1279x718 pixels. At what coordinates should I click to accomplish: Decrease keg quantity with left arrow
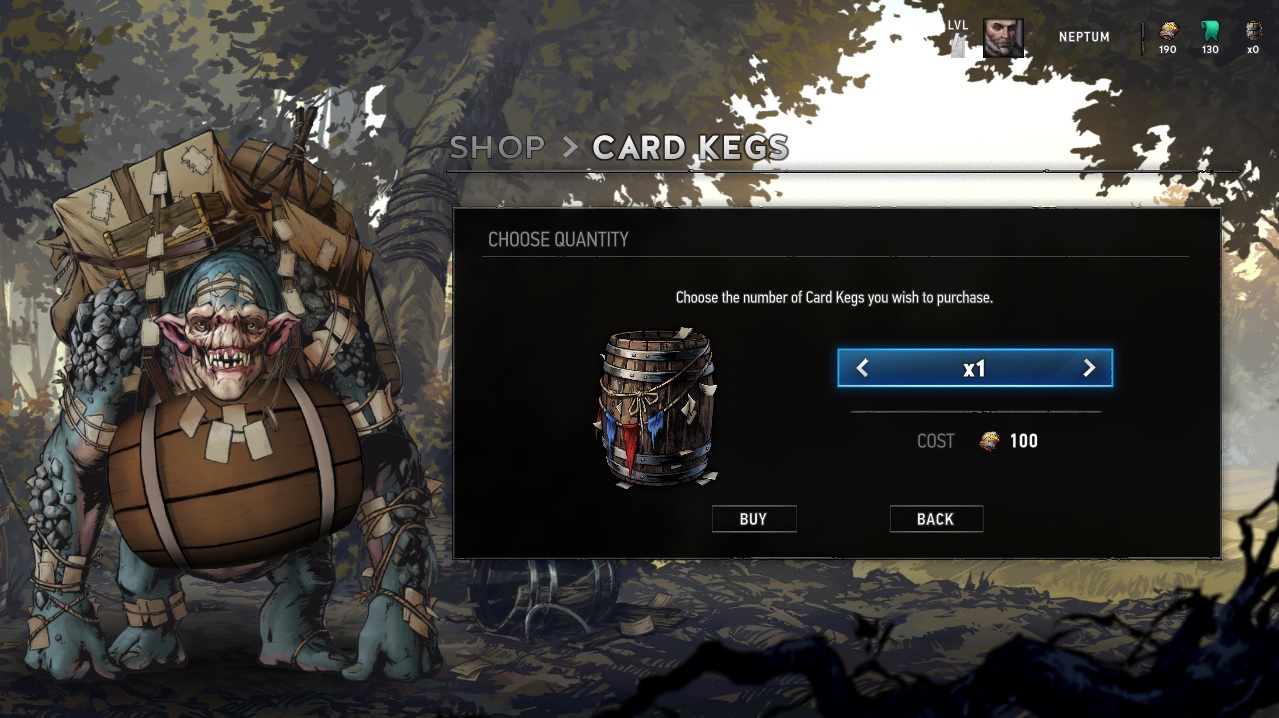tap(862, 369)
